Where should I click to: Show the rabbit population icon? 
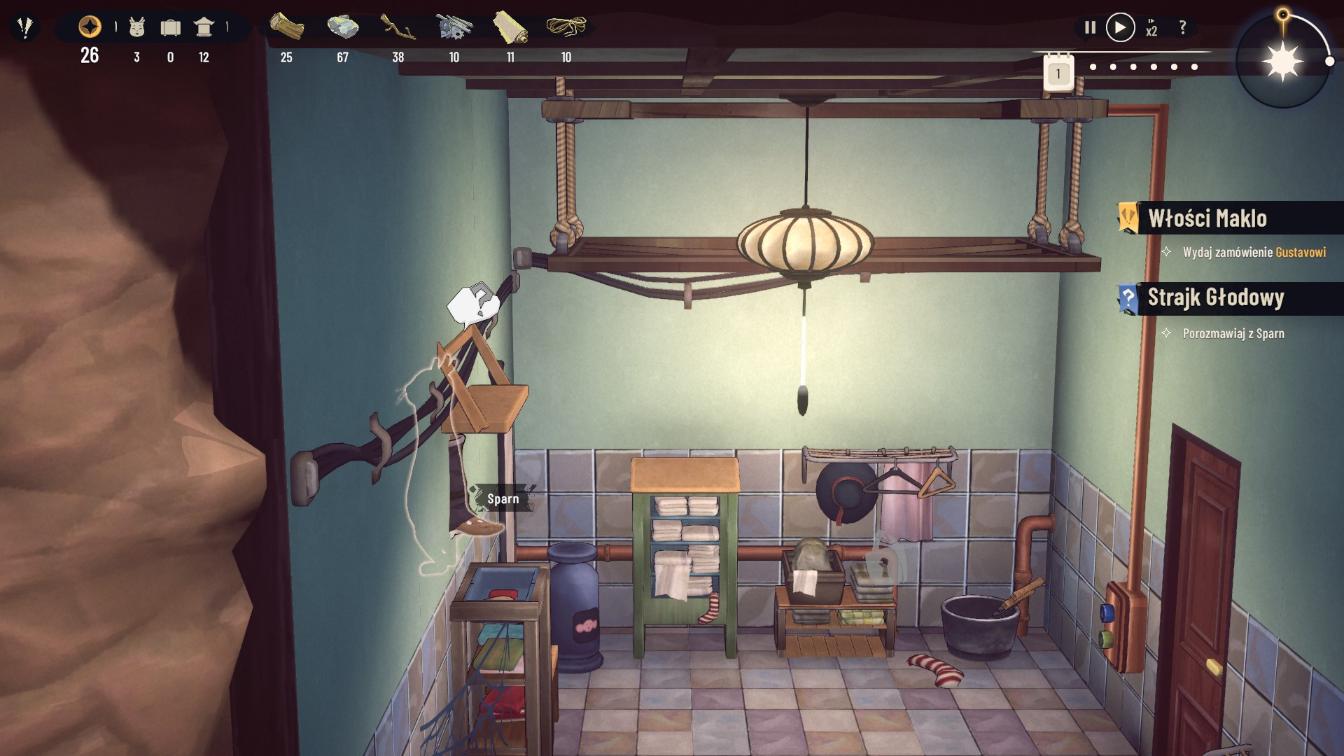pyautogui.click(x=137, y=27)
